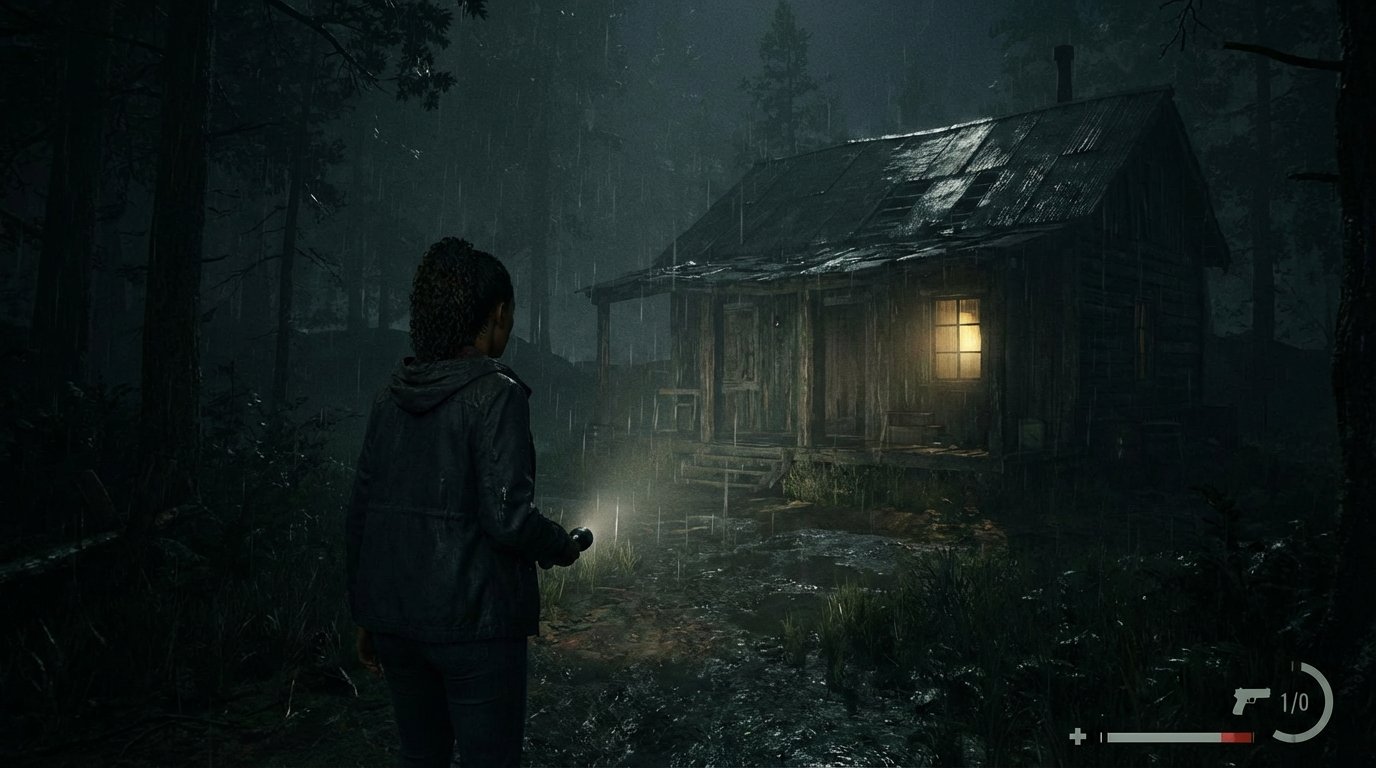
Task: Click the red section of the health bar
Action: tap(1235, 737)
